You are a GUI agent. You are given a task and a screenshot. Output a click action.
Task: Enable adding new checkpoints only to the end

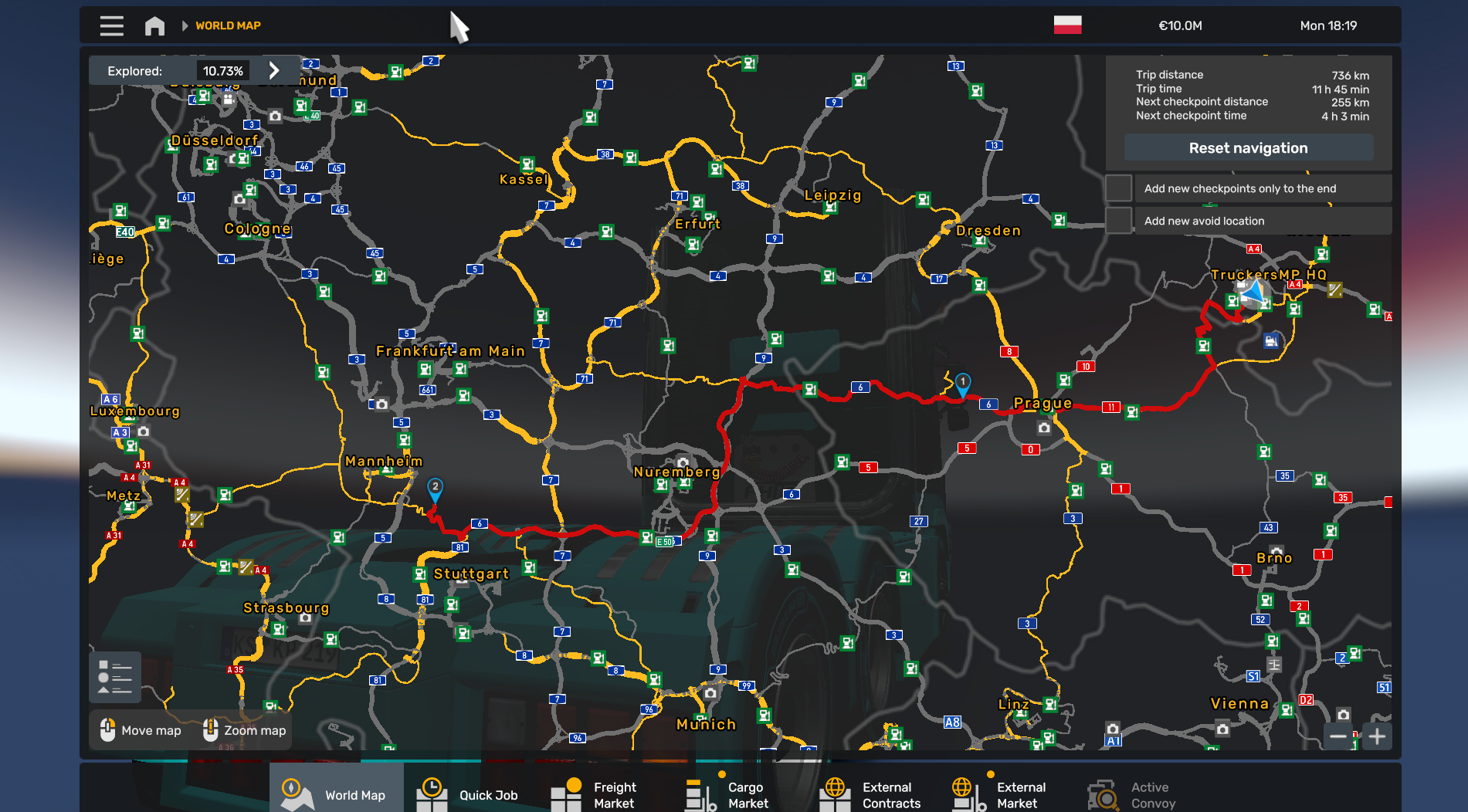[1118, 188]
